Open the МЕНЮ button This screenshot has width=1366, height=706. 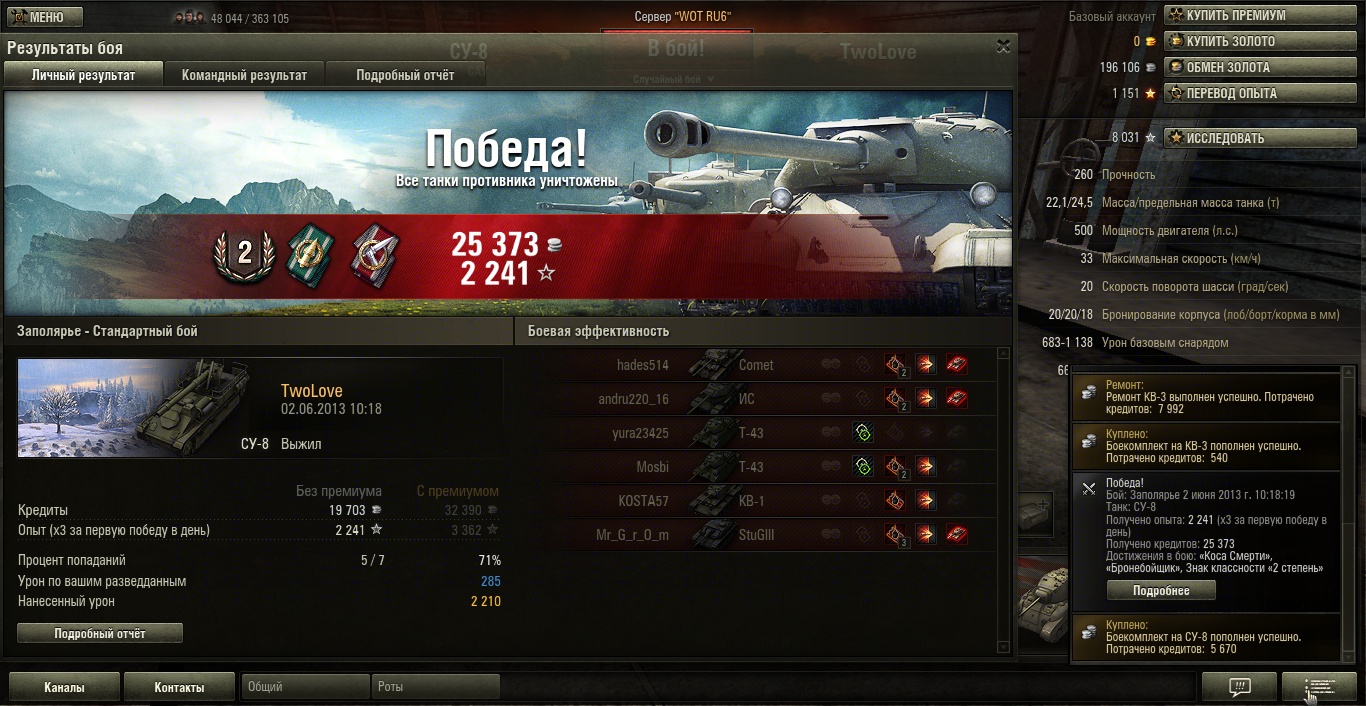tap(45, 17)
